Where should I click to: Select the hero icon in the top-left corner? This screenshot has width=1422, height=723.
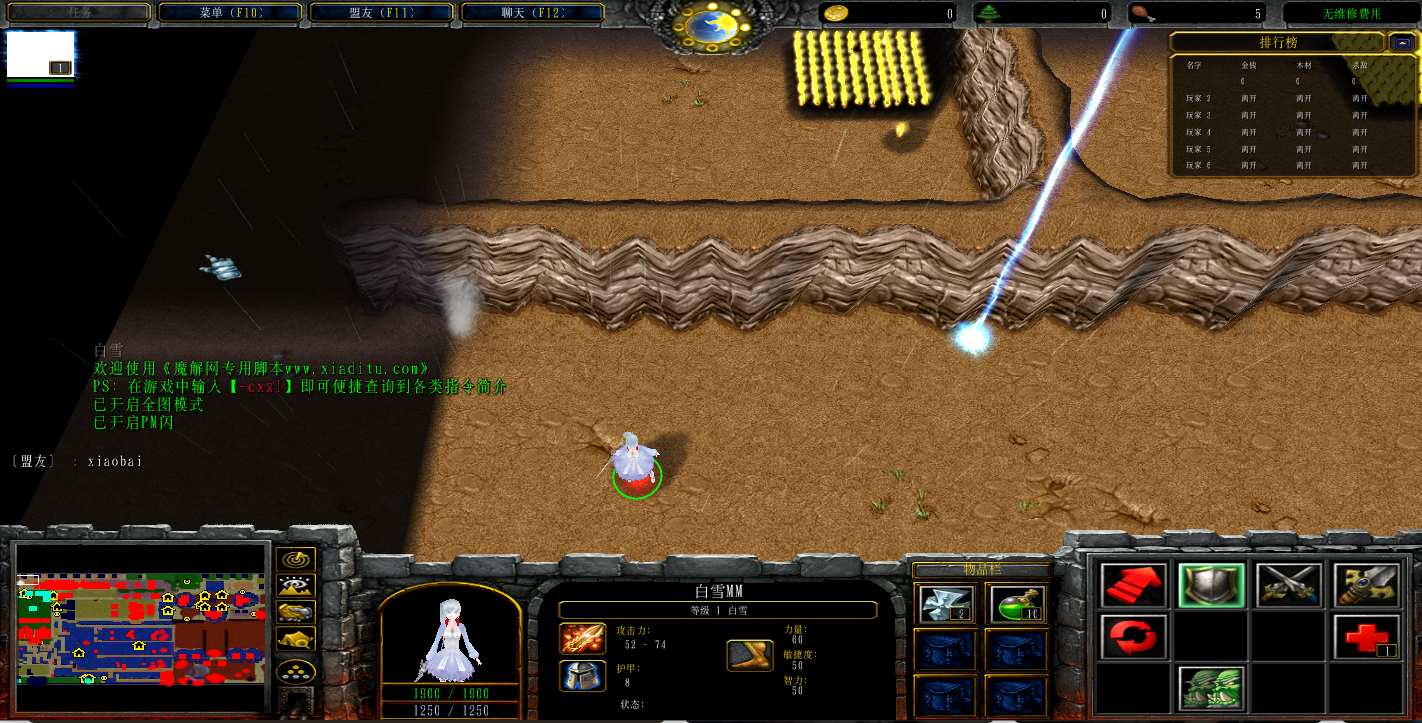click(x=40, y=55)
